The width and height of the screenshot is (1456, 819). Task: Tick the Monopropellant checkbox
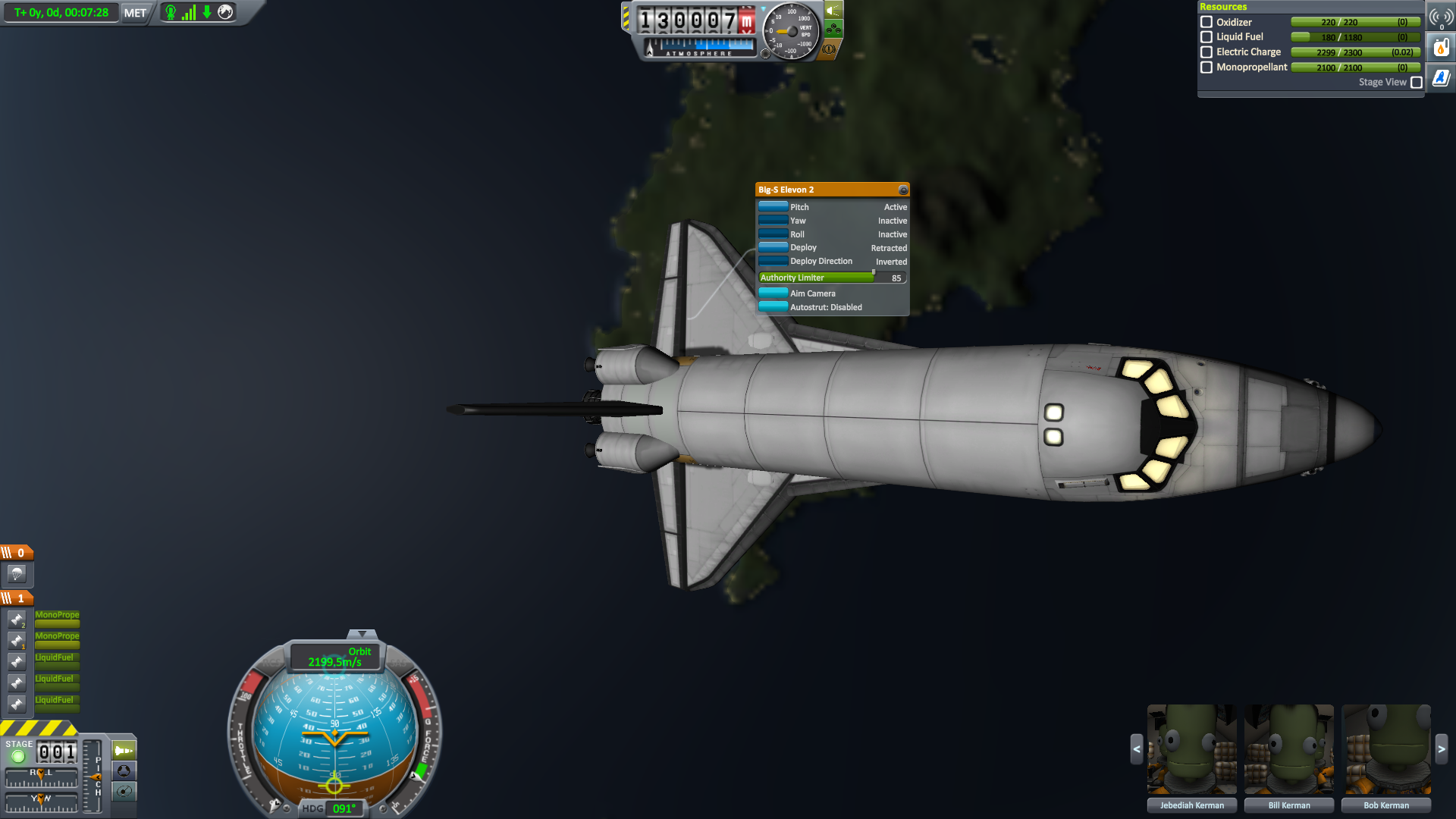coord(1206,67)
